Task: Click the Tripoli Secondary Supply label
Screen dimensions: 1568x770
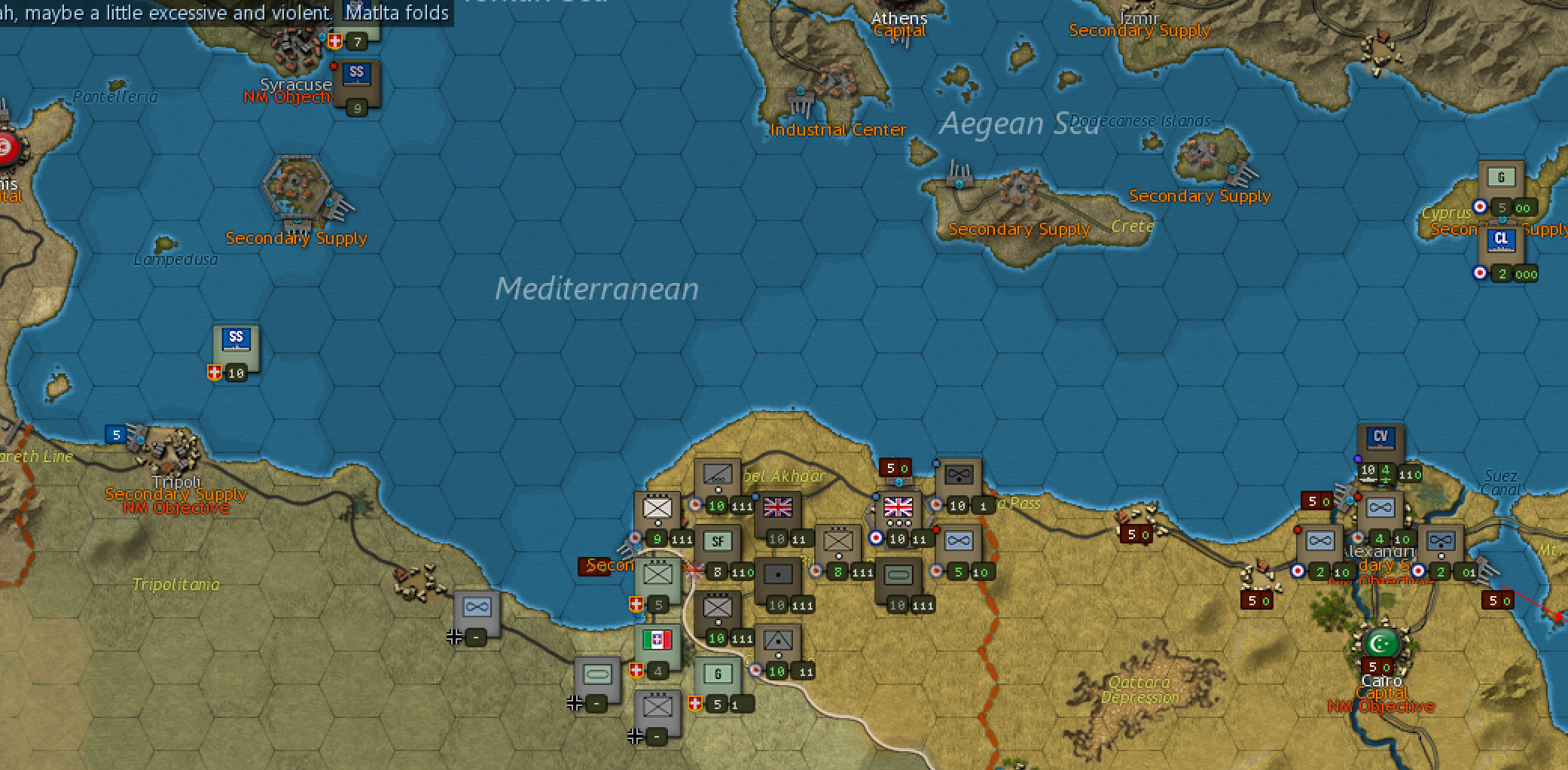Action: coord(175,495)
